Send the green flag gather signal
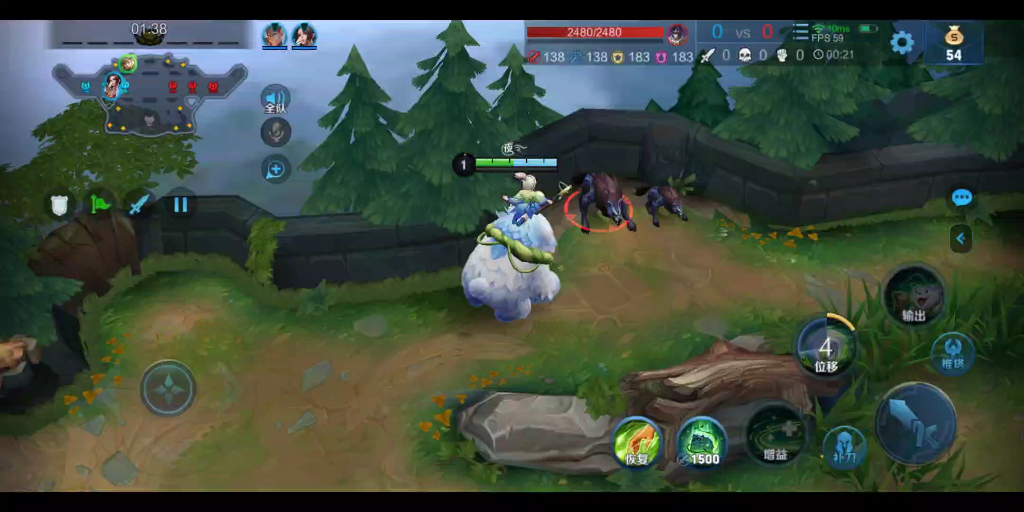This screenshot has height=512, width=1024. click(x=100, y=205)
